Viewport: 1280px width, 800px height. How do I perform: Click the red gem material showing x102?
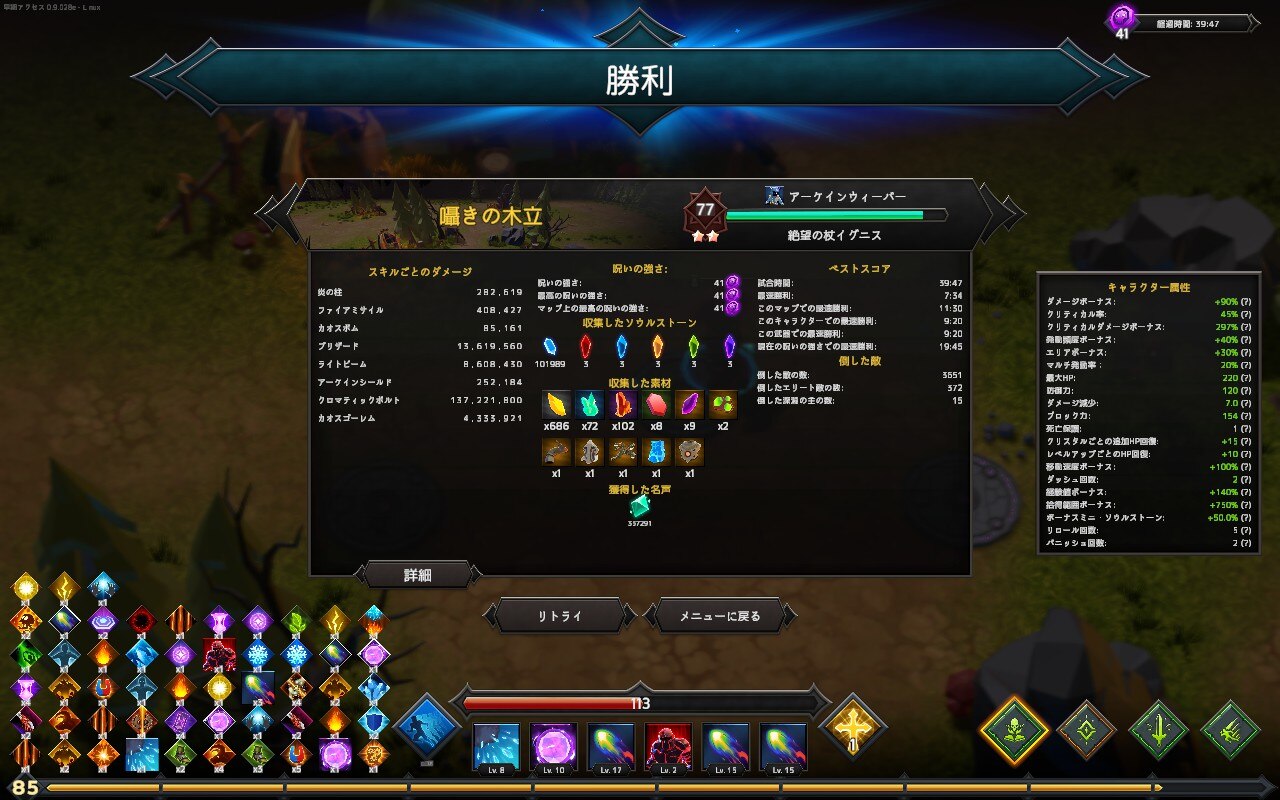621,405
